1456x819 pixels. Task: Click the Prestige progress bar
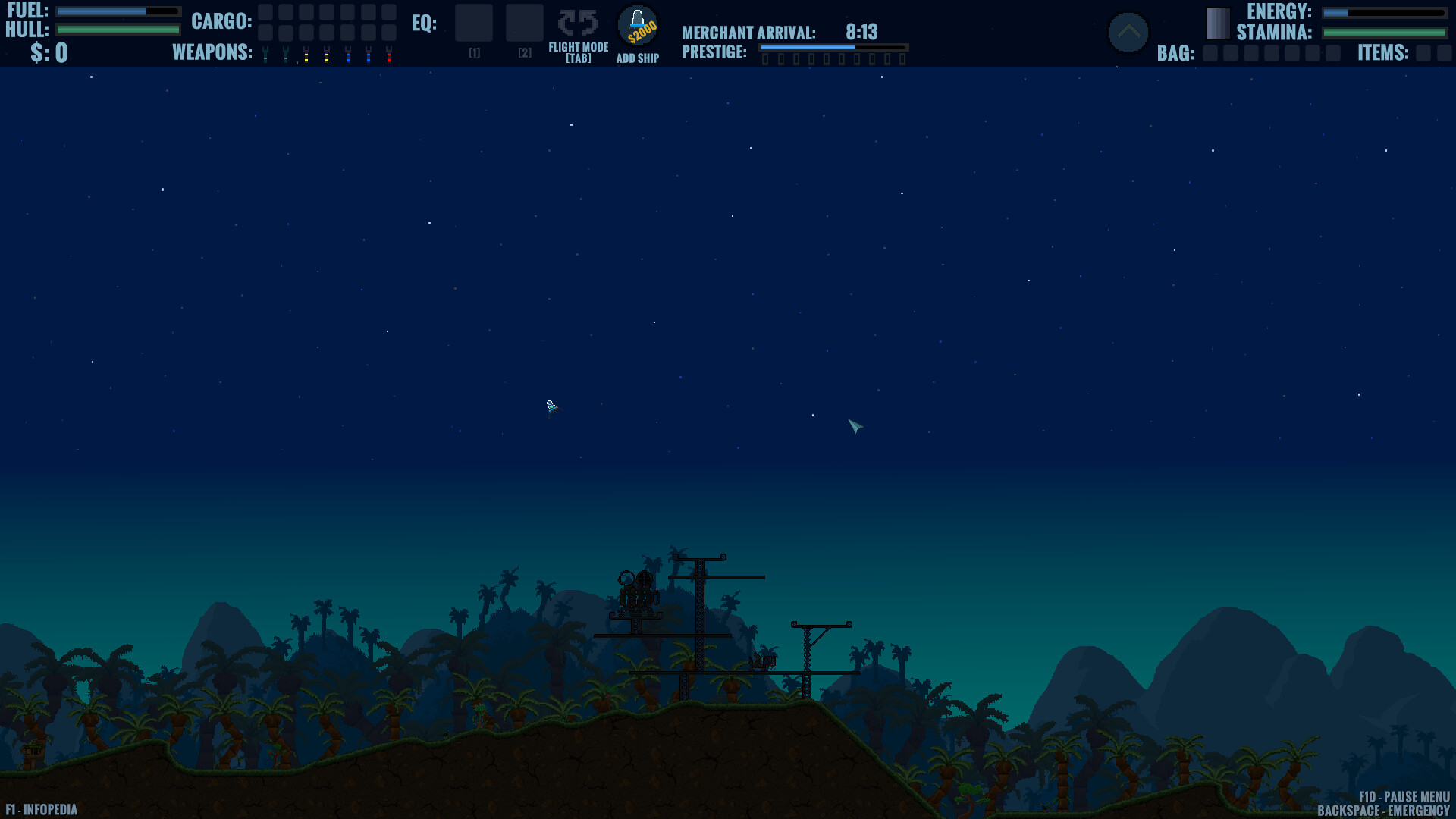pos(832,47)
